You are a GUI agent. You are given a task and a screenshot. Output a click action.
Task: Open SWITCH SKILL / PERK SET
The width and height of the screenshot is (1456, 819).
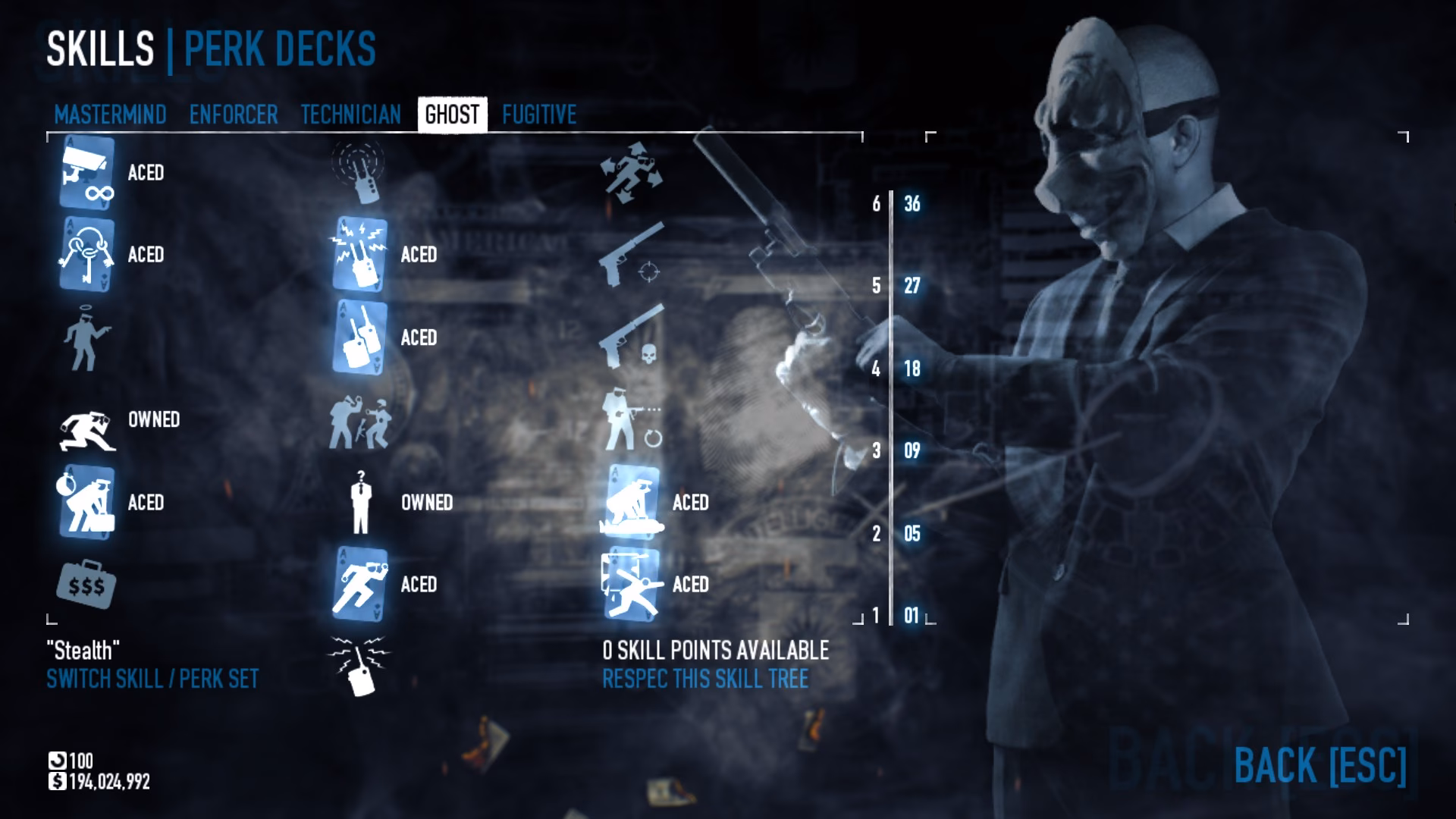coord(152,680)
